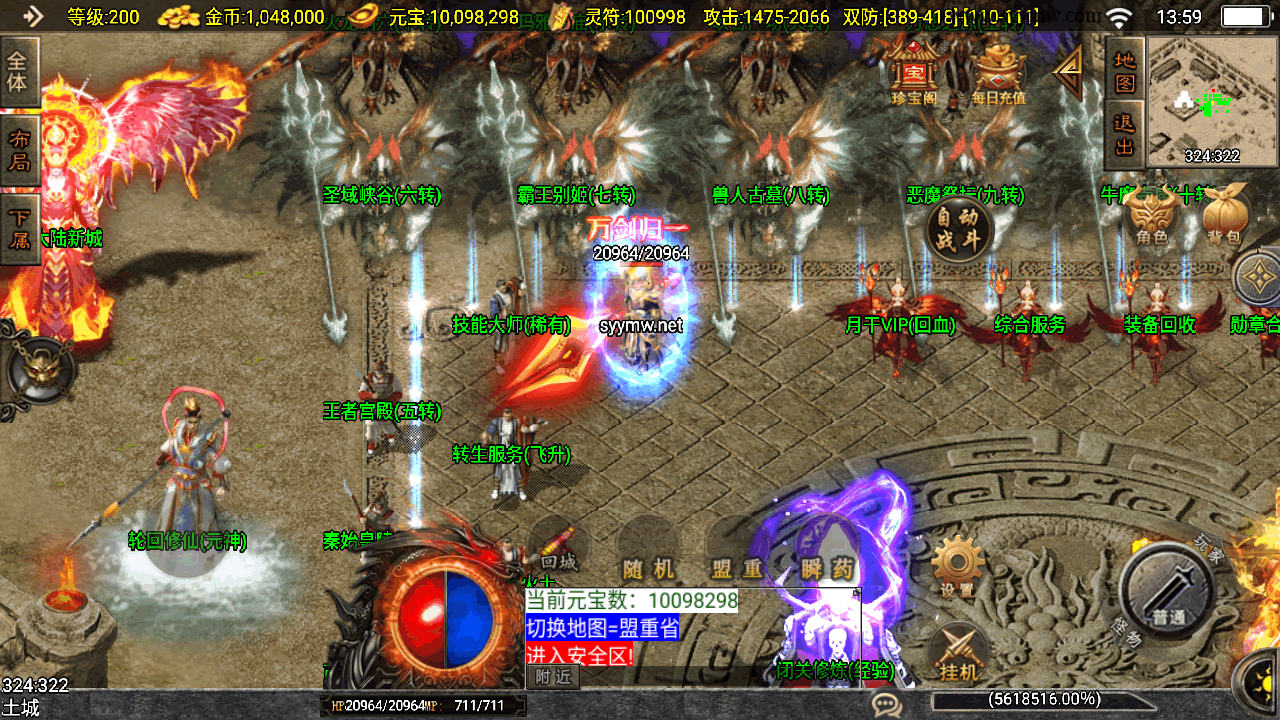Open the chat speech bubble icon
This screenshot has height=720, width=1280.
click(886, 705)
